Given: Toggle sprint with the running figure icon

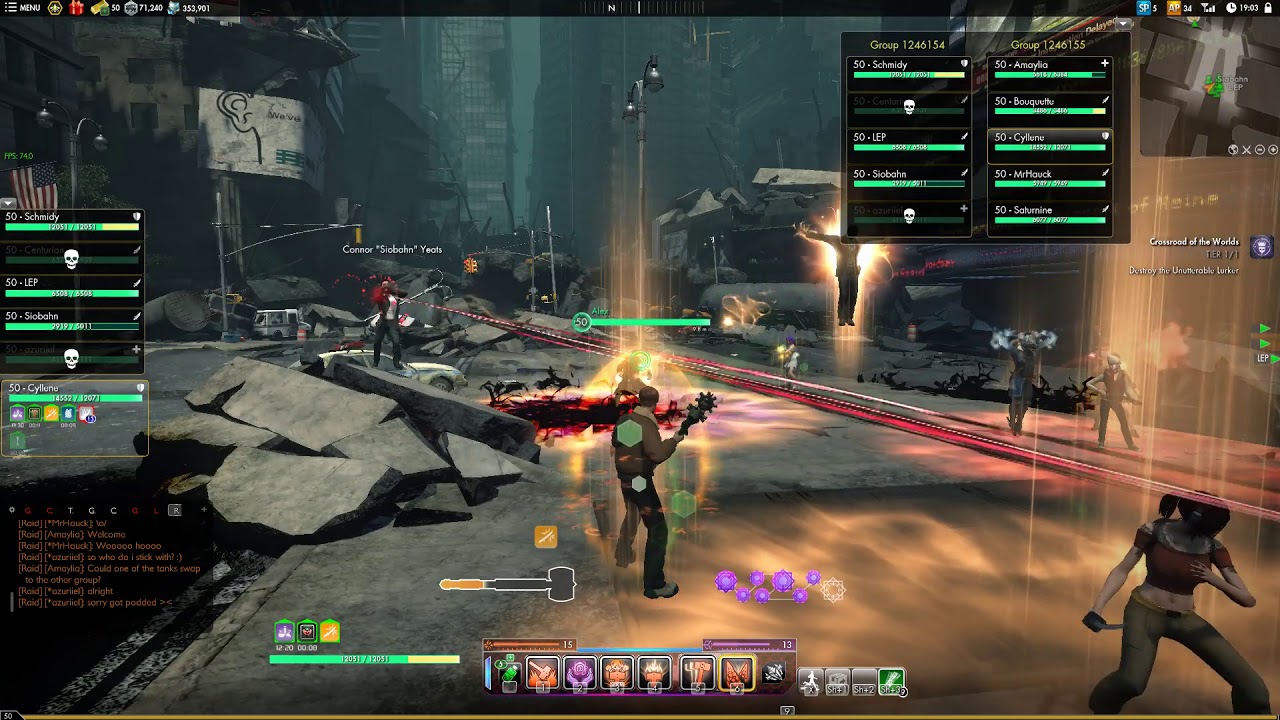Looking at the screenshot, I should point(810,681).
